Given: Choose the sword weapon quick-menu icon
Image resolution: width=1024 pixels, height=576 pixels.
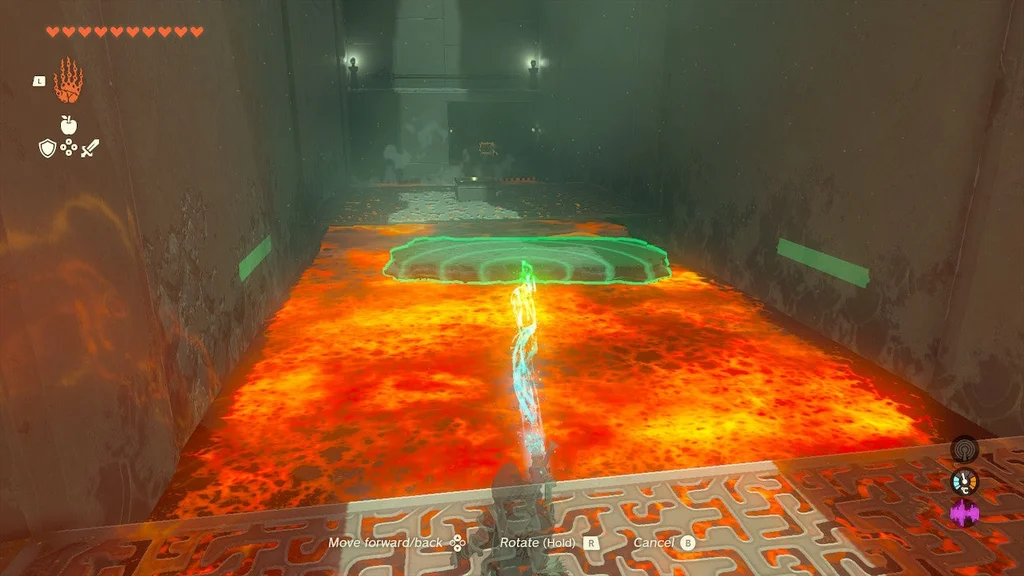Looking at the screenshot, I should tap(90, 148).
